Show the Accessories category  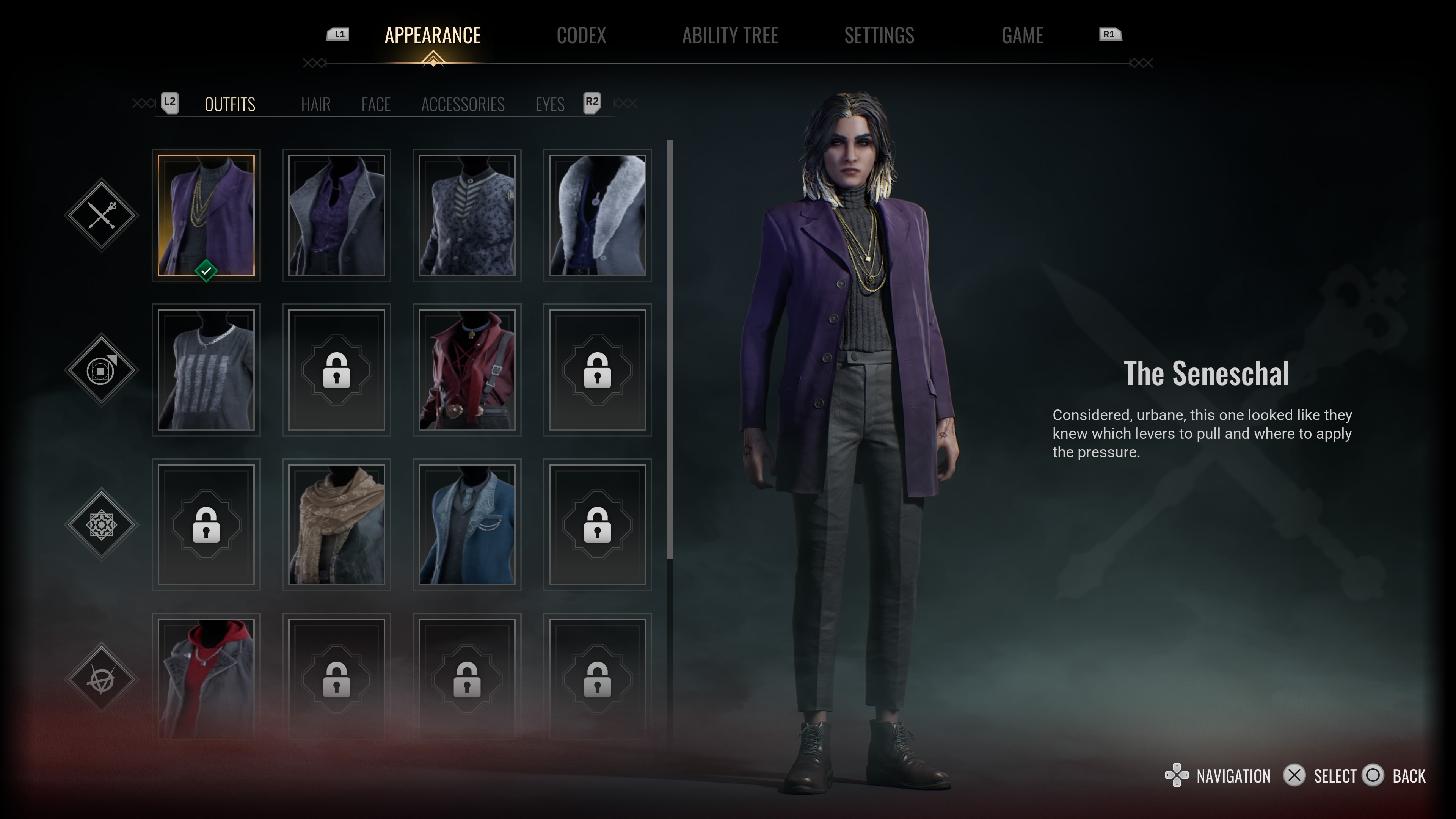tap(462, 105)
